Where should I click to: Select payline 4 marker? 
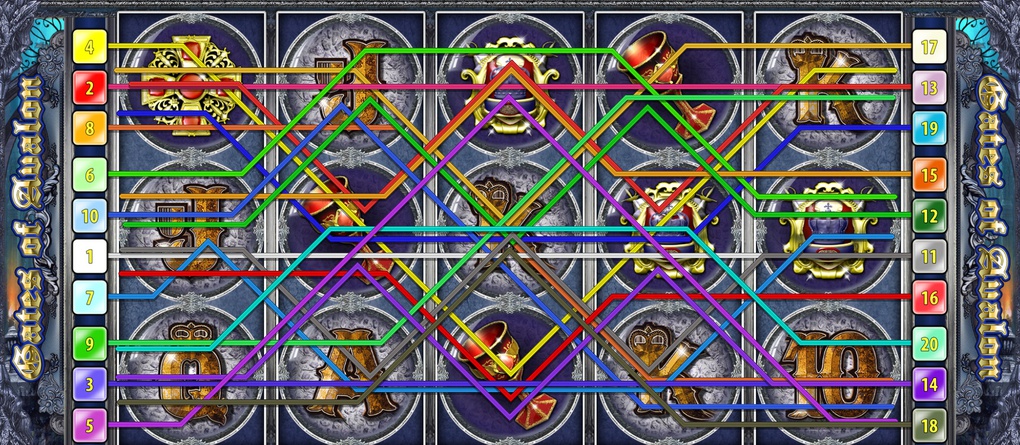click(x=89, y=46)
